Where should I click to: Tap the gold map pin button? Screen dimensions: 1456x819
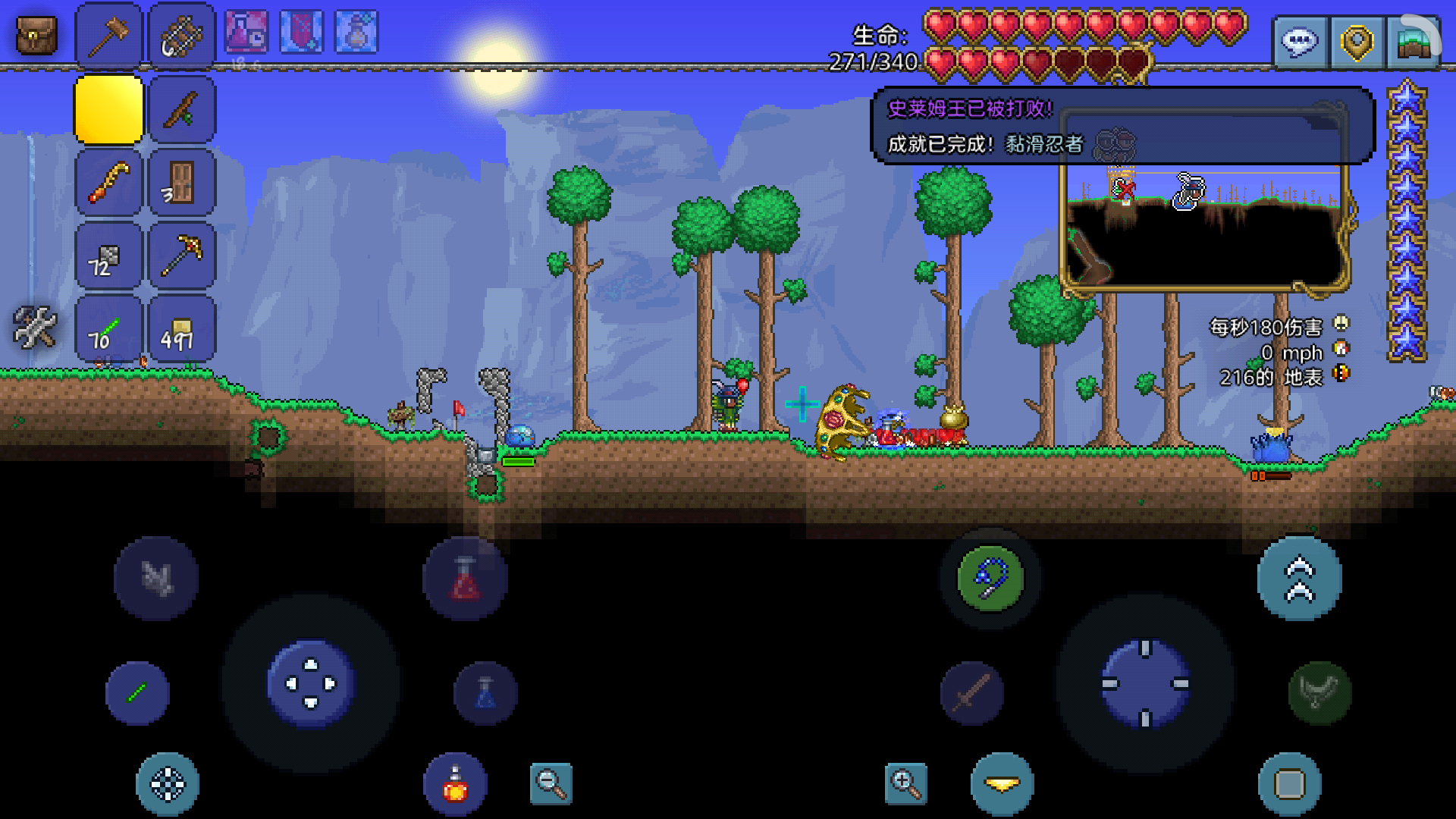pyautogui.click(x=1357, y=42)
